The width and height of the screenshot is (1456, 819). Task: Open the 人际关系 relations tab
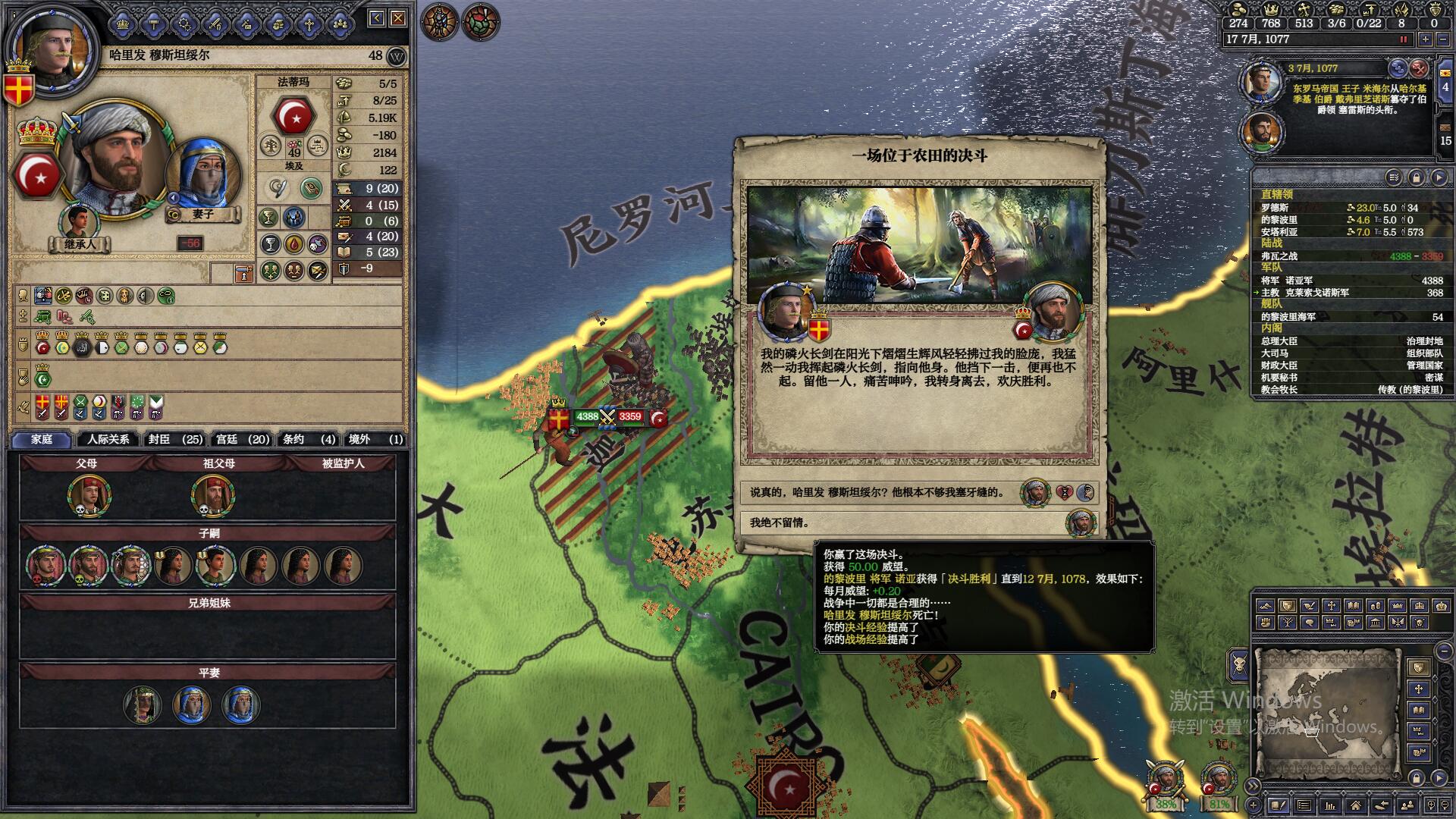[108, 439]
